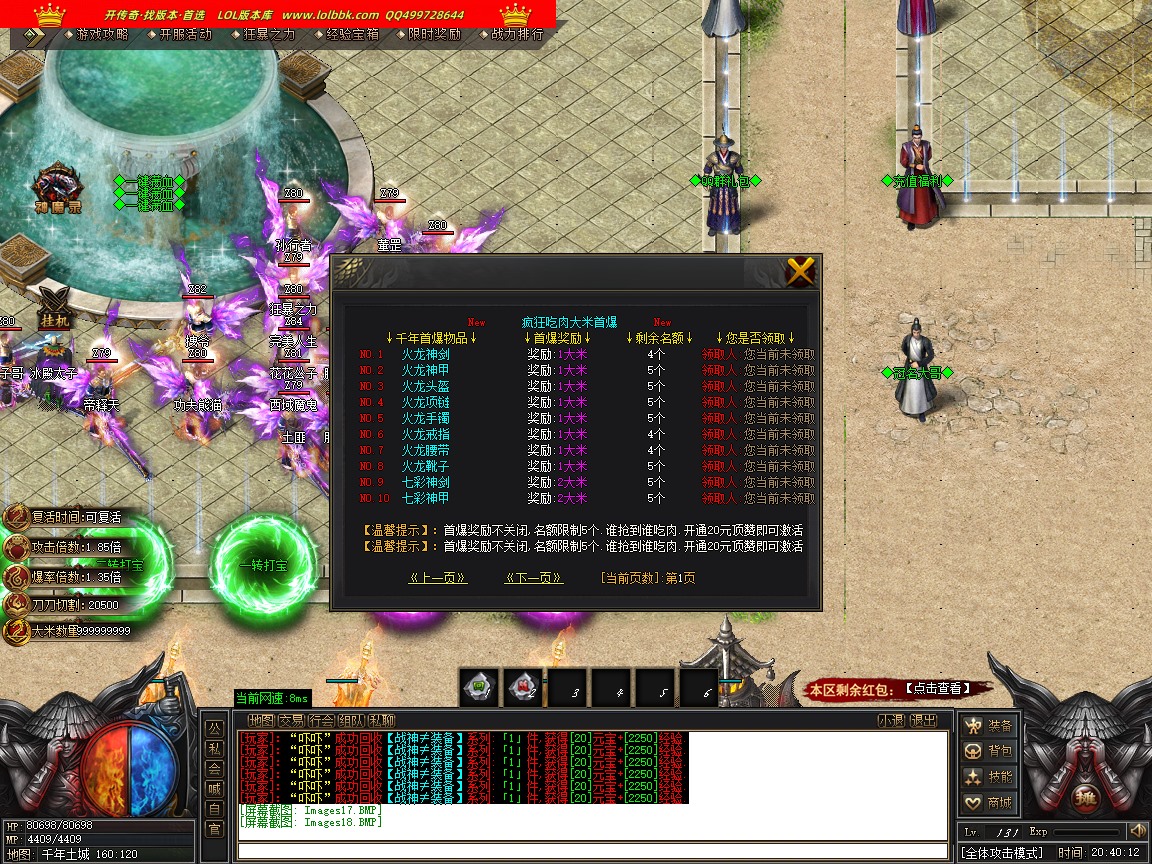
Task: Open the 狂暴之力 menu
Action: pyautogui.click(x=268, y=34)
